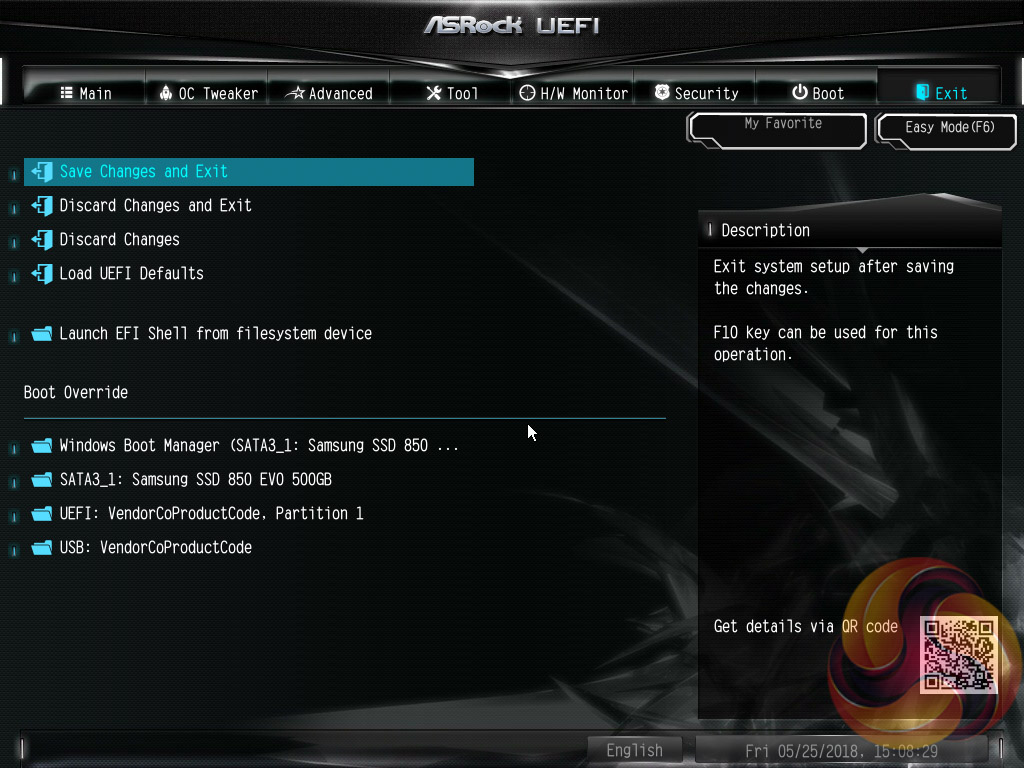Choose Save Changes and Exit
Screen dimensions: 1024x768
144,171
